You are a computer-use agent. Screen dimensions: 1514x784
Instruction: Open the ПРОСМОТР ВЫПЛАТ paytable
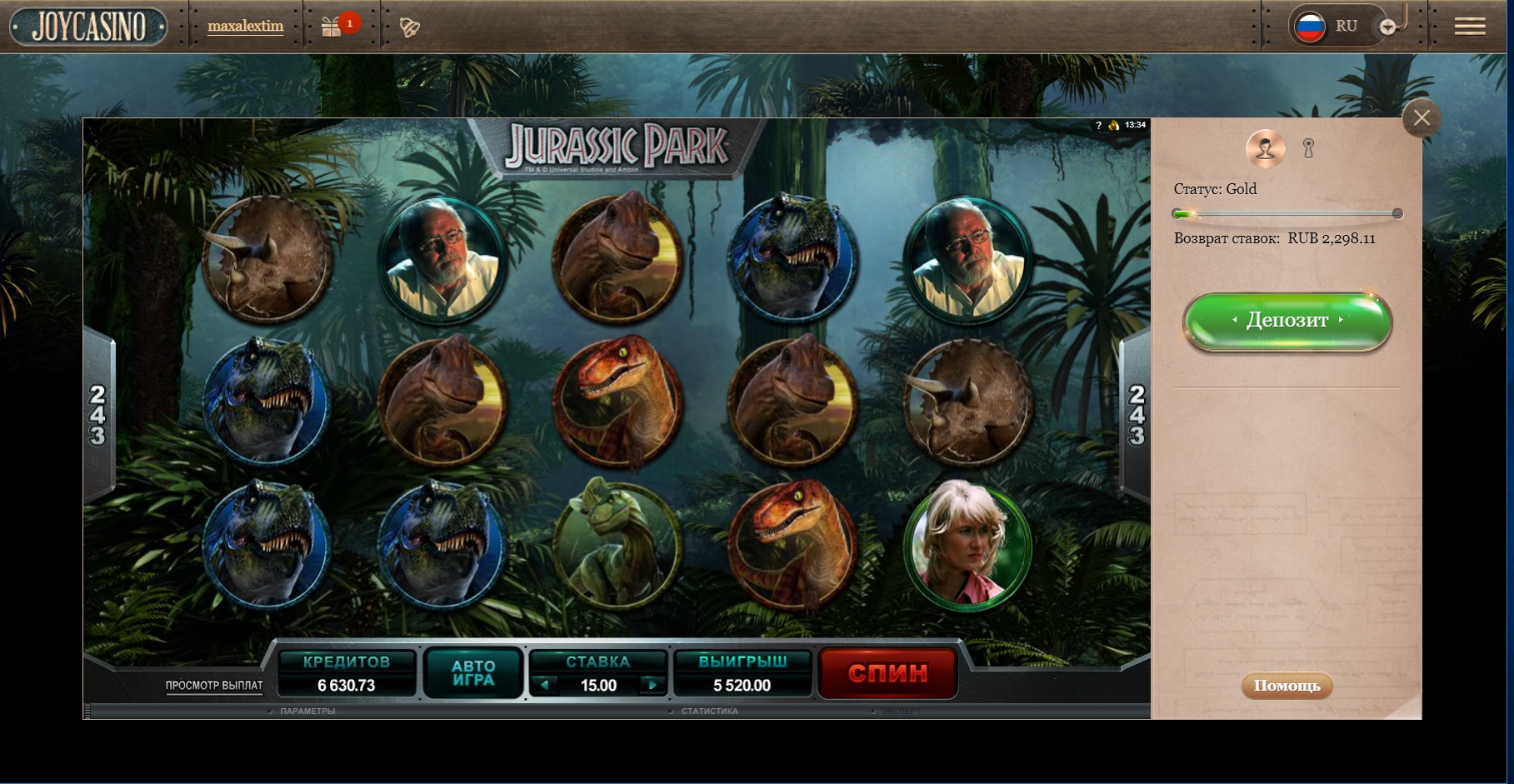tap(214, 686)
